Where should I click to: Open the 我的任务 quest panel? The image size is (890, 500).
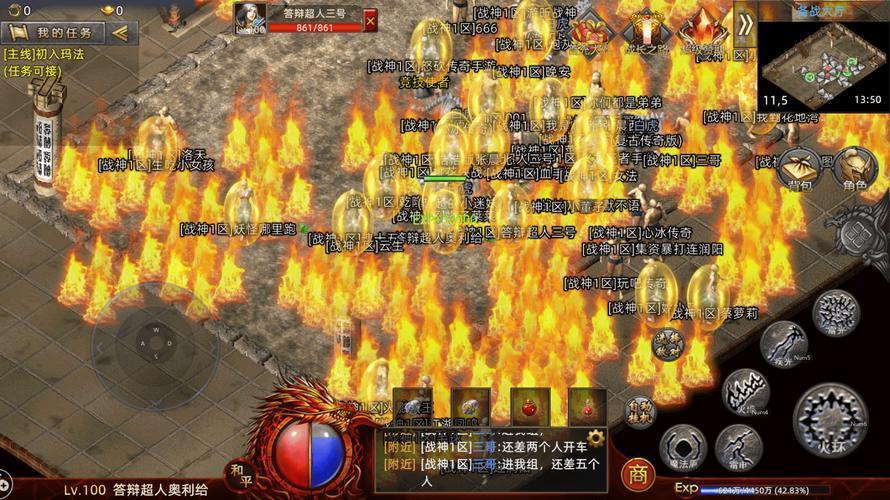coord(55,33)
